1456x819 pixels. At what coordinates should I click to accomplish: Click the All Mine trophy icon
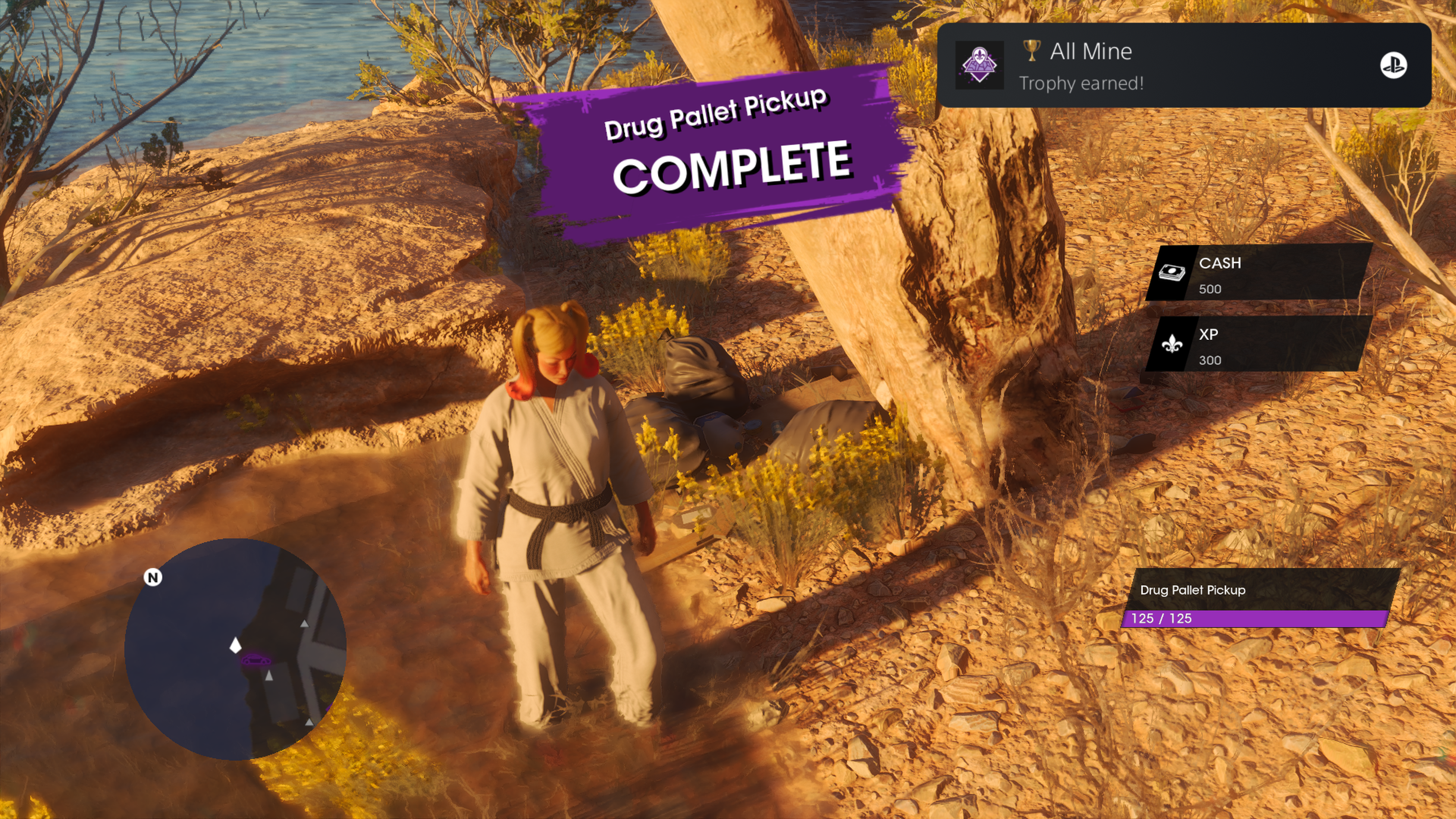tap(979, 66)
